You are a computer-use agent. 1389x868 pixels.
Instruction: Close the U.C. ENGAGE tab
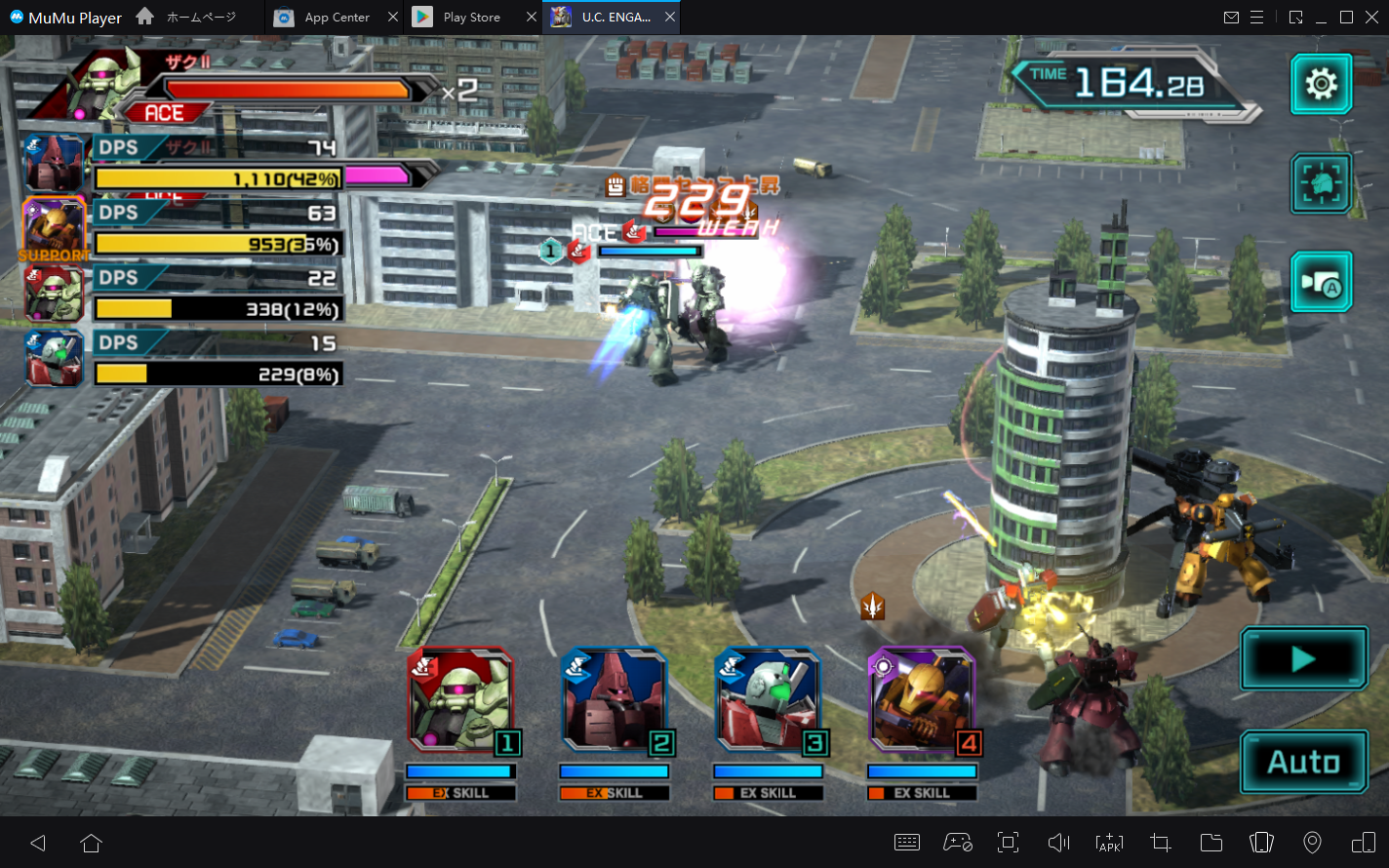click(670, 18)
